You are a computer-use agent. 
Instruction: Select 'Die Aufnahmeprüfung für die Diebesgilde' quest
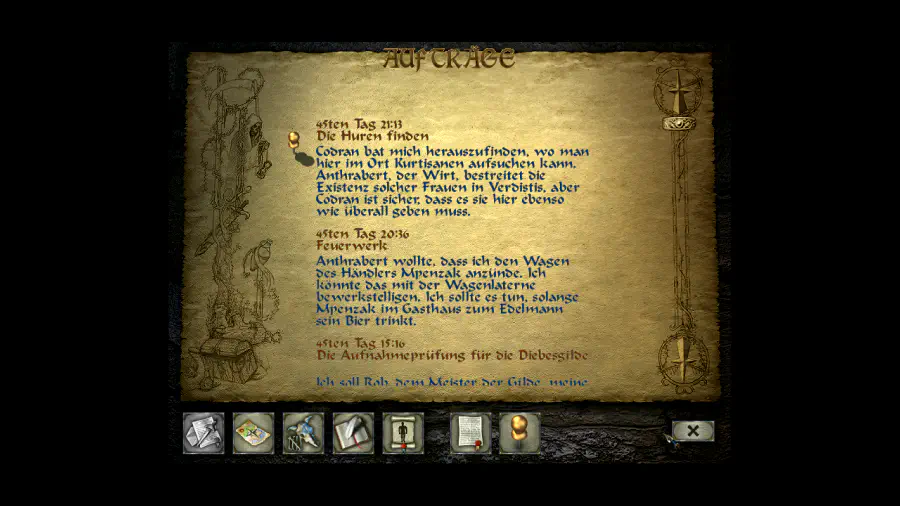[452, 355]
